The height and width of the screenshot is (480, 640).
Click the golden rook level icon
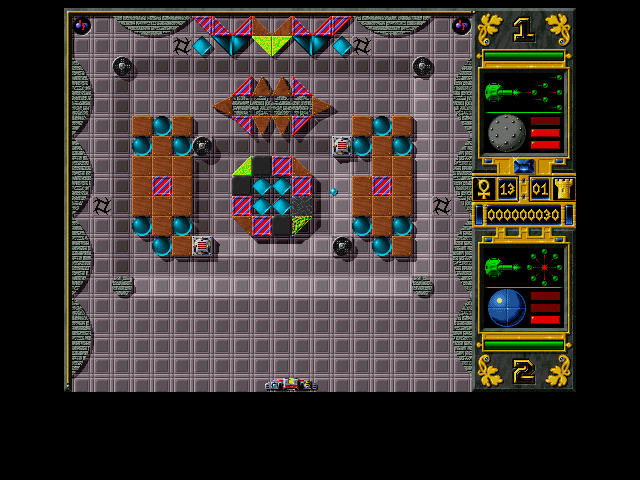564,188
